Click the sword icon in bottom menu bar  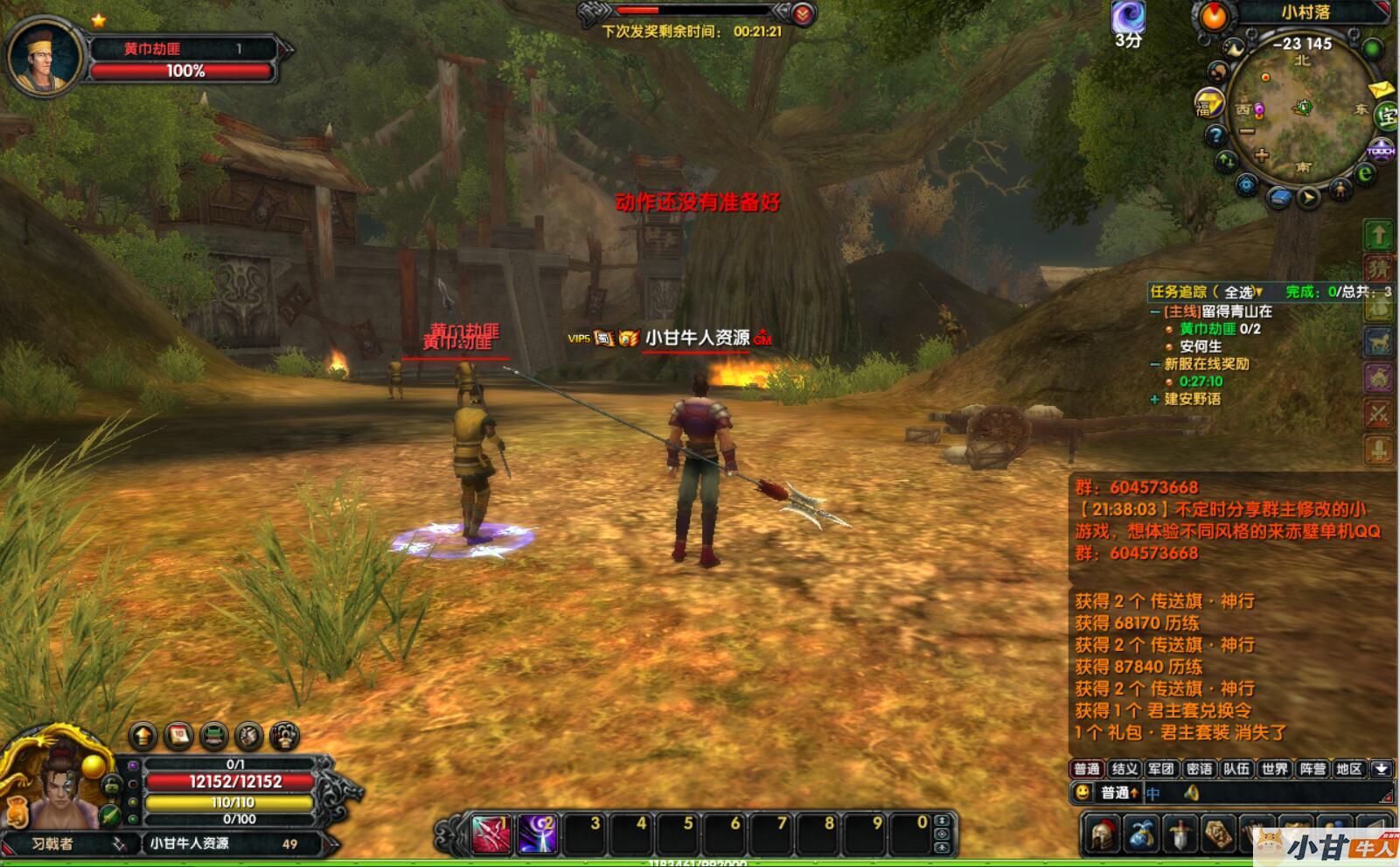[x=1181, y=834]
